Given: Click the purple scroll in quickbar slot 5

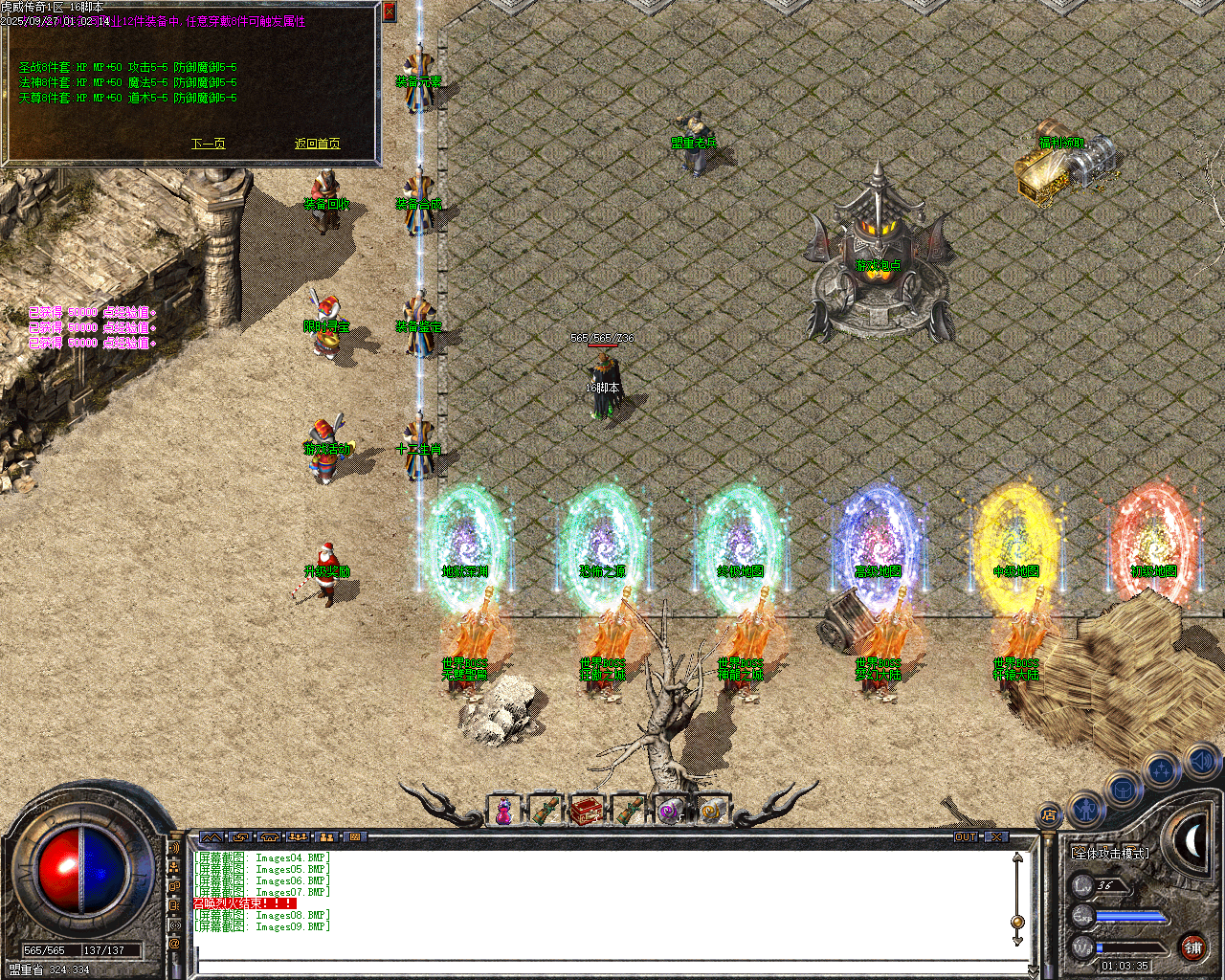Looking at the screenshot, I should (670, 812).
